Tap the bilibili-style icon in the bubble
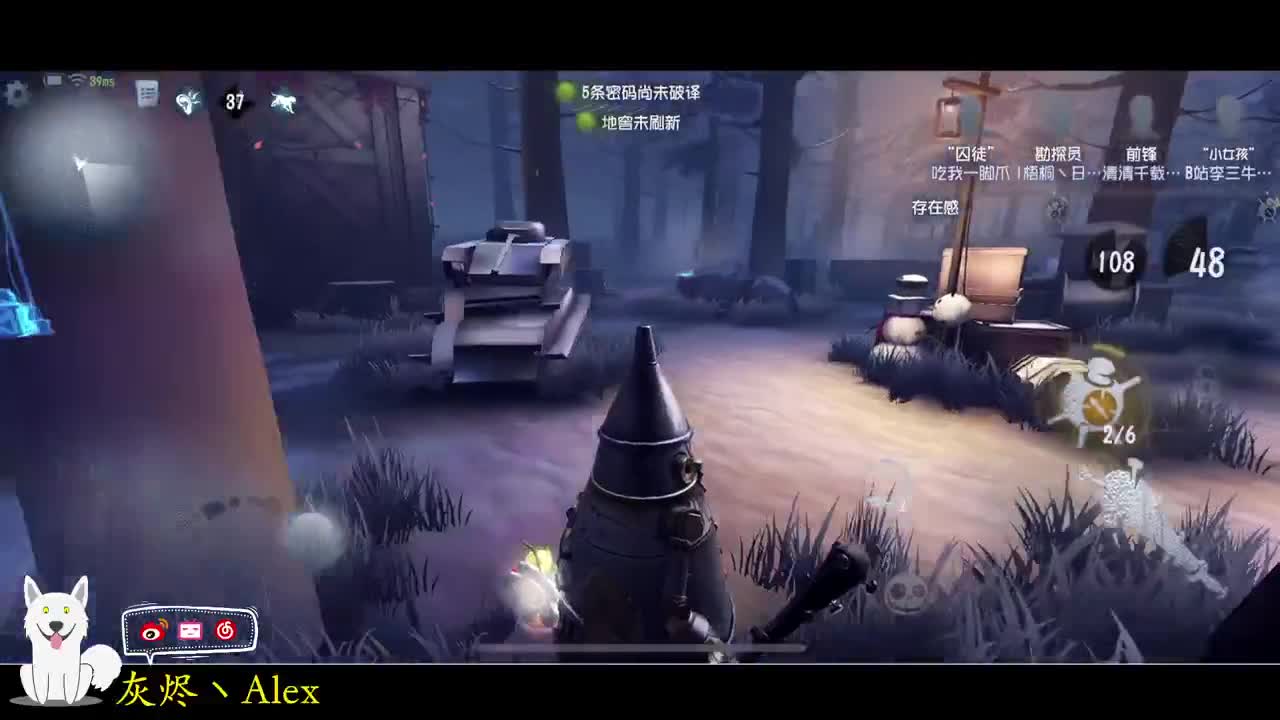Screen dimensions: 1280x720 coord(226,630)
